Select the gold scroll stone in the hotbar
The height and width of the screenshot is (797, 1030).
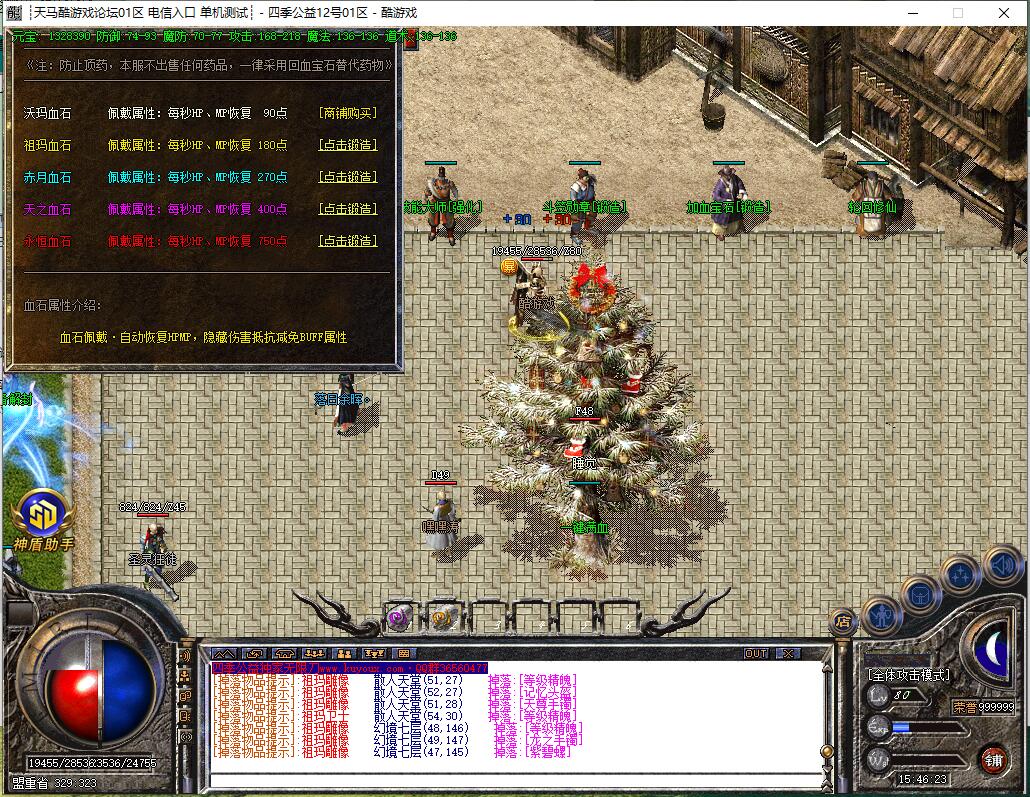coord(443,617)
